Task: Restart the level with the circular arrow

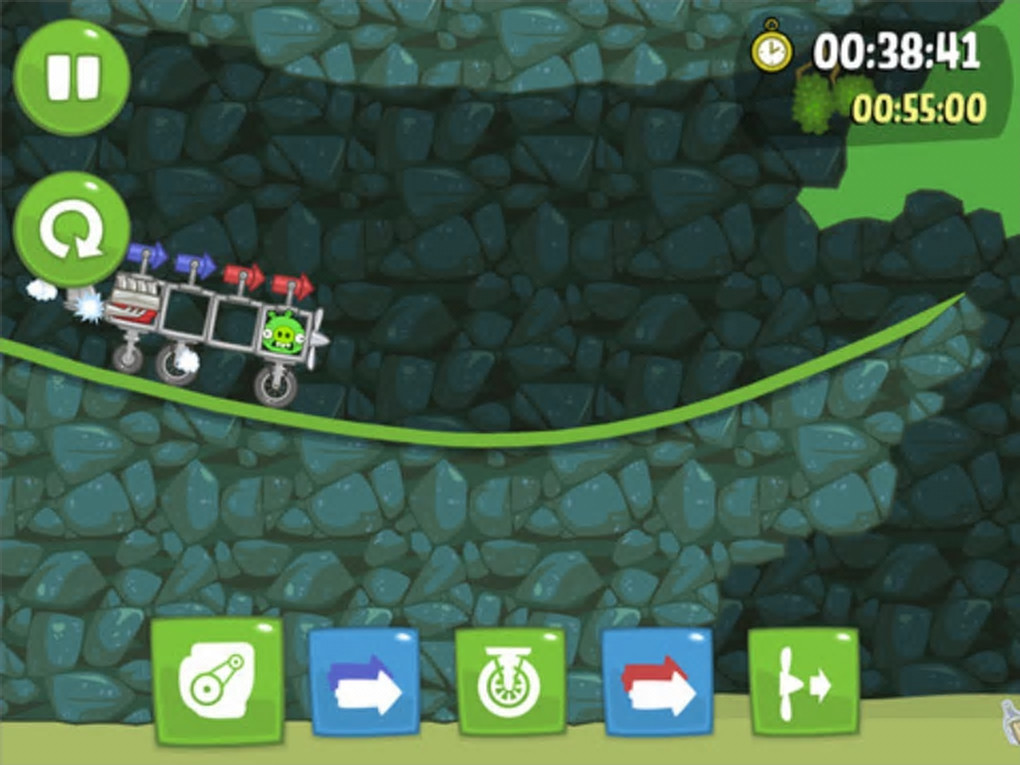Action: 72,229
